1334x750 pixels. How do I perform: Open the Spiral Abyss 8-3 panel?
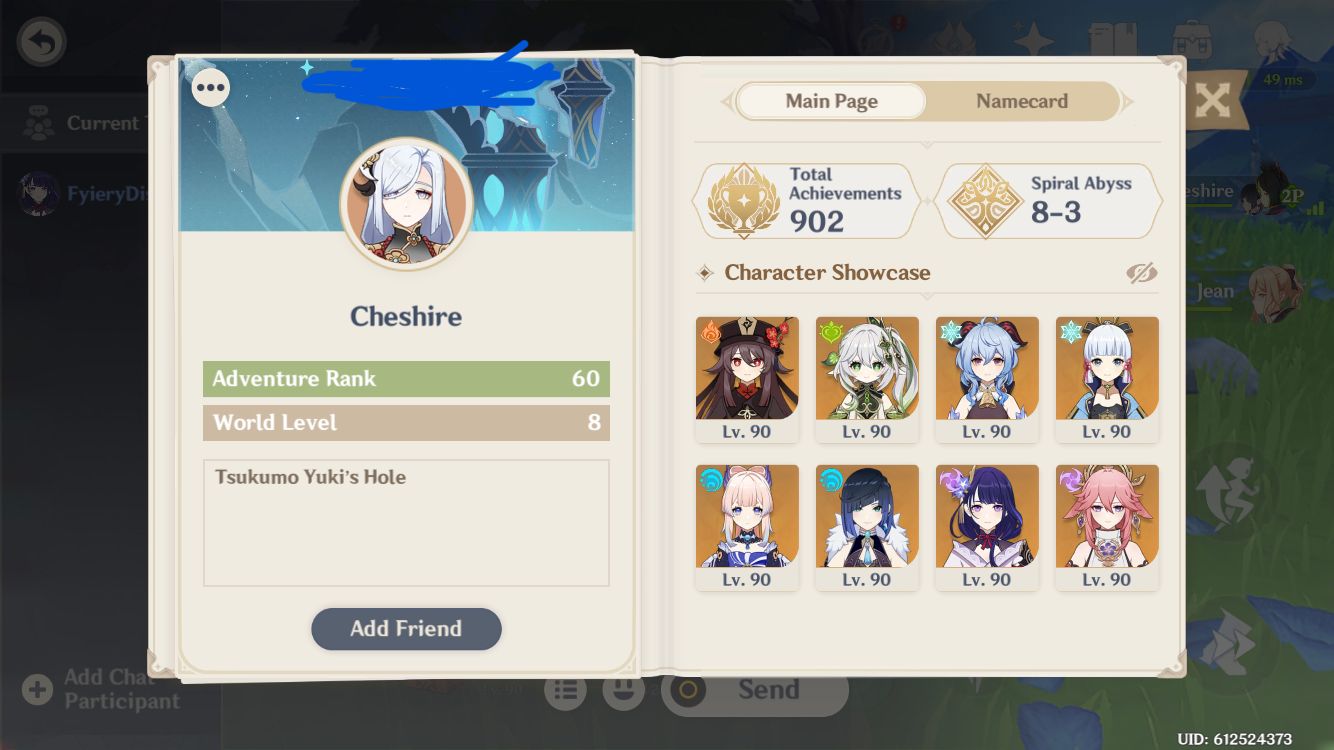tap(1048, 200)
